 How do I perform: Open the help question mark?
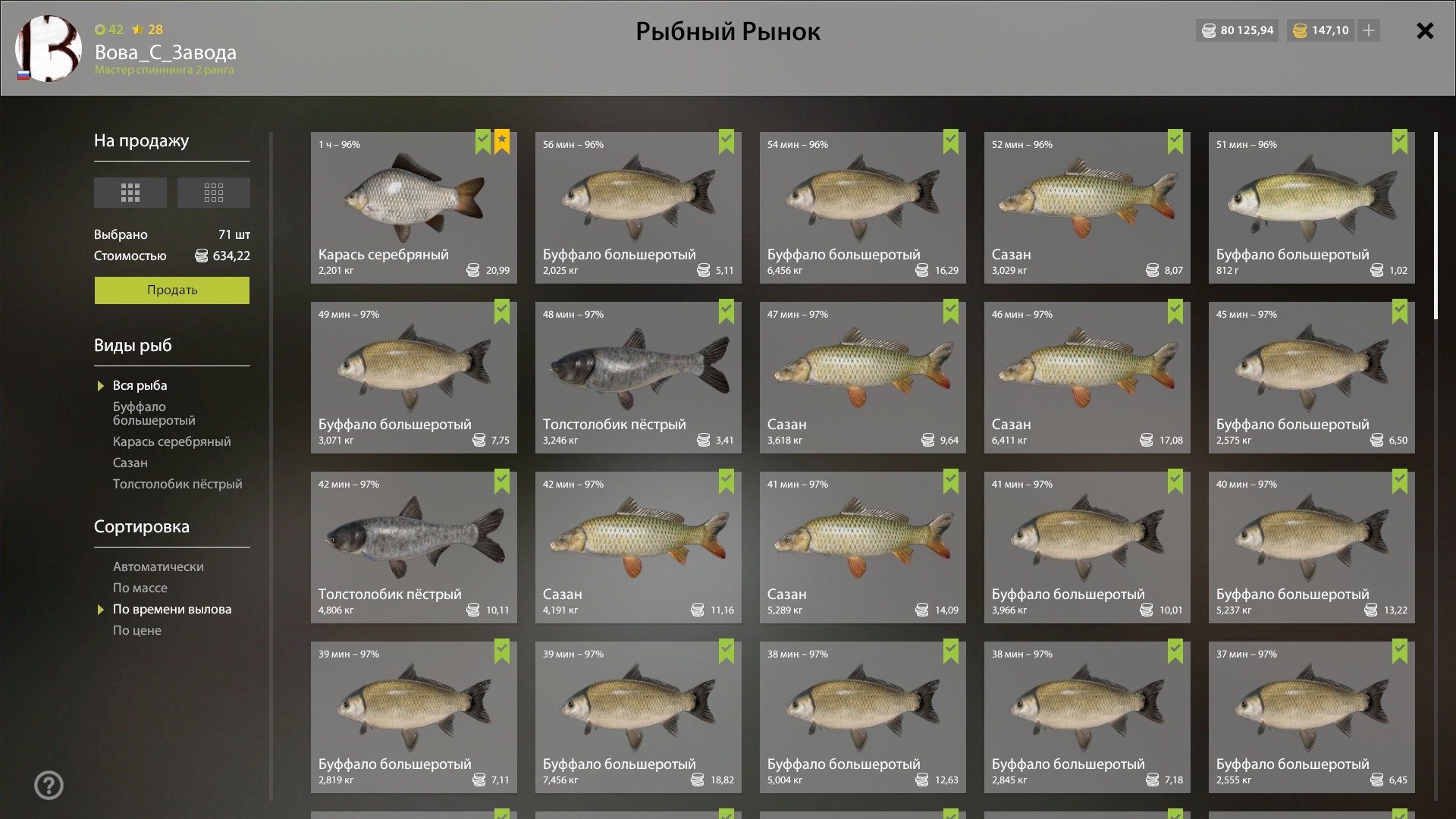point(49,785)
